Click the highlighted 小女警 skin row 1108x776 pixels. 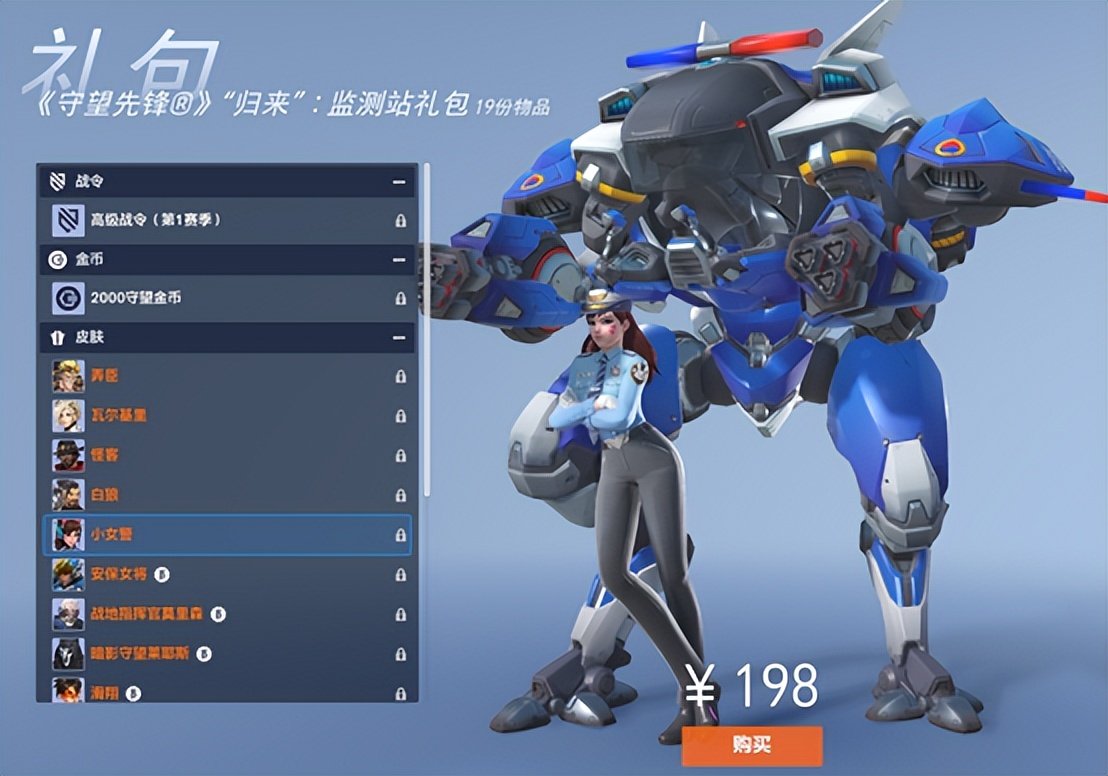click(x=228, y=535)
